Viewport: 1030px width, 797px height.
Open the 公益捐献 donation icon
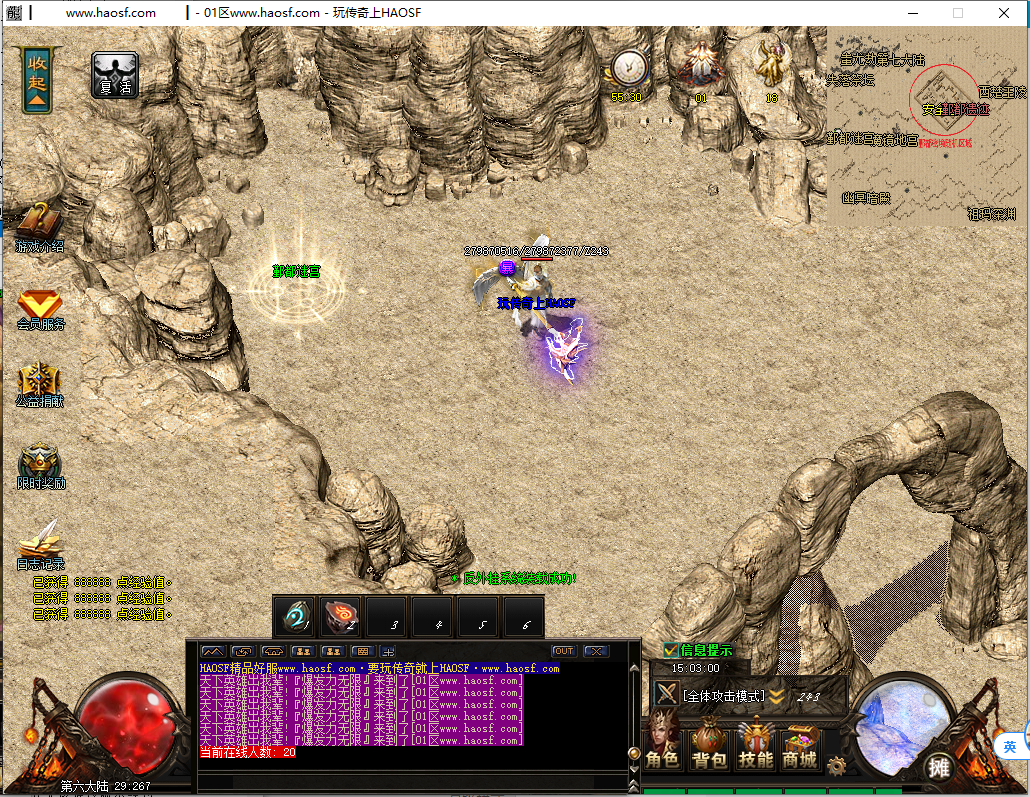(40, 382)
